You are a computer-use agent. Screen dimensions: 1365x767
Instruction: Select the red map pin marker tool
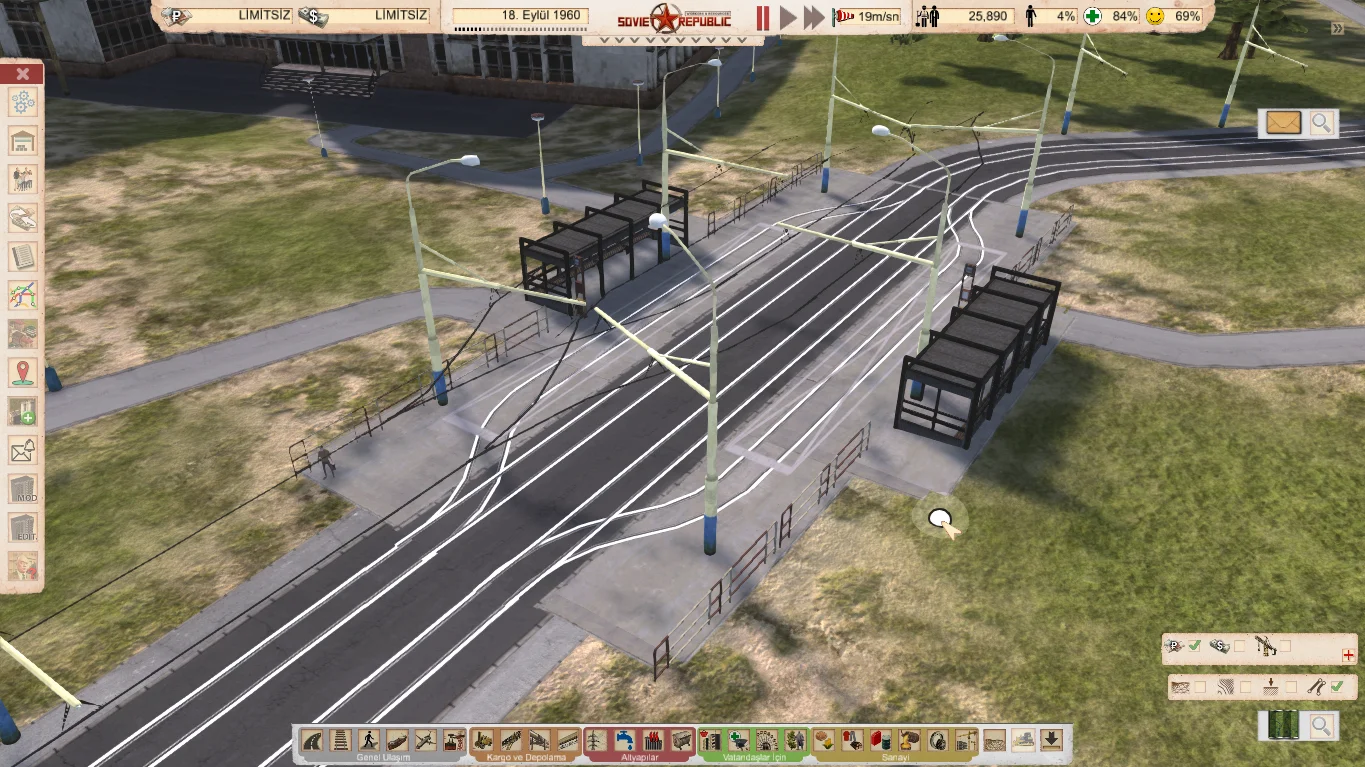coord(22,373)
